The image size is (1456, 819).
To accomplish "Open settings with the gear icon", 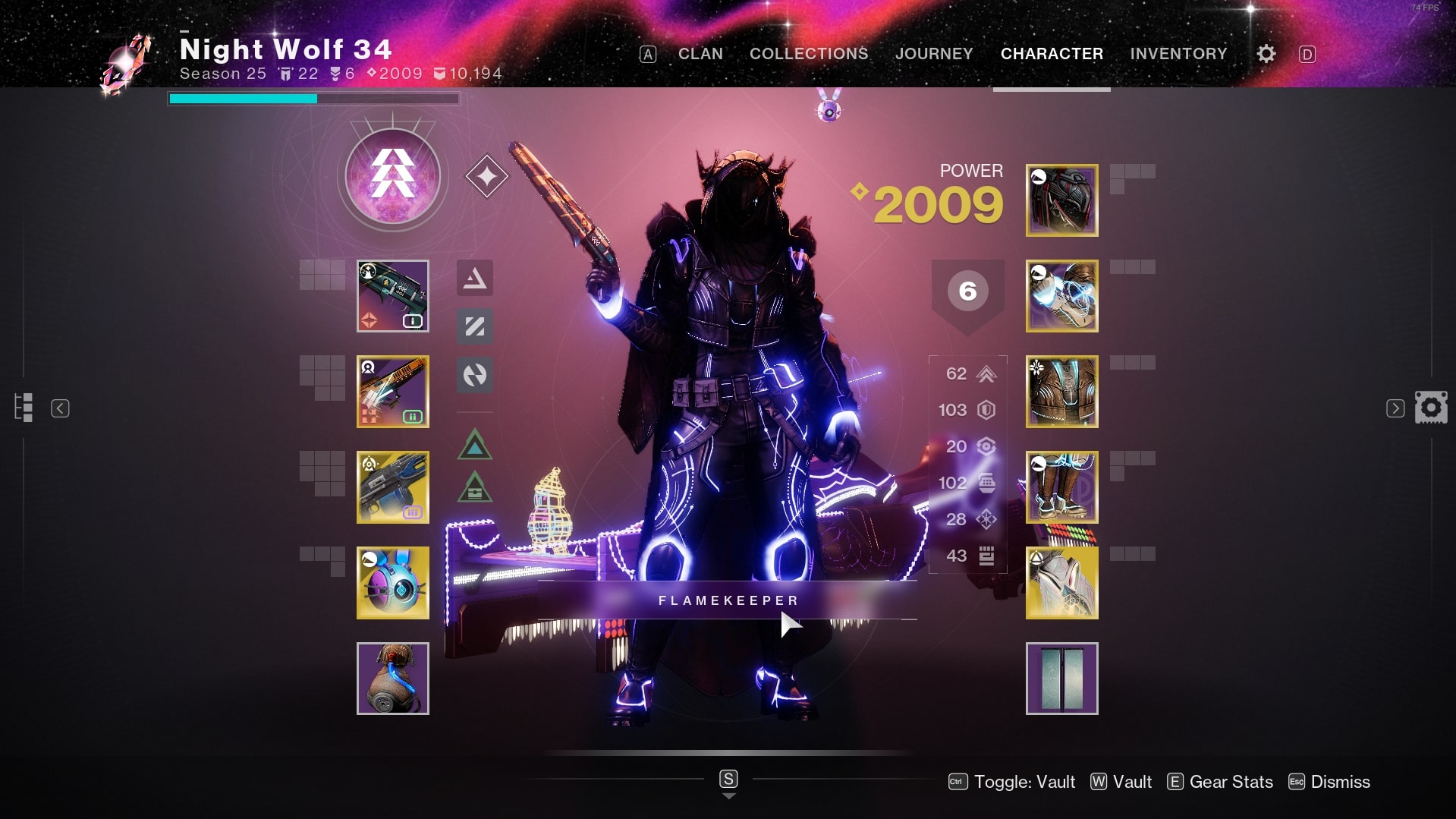I will coord(1266,54).
